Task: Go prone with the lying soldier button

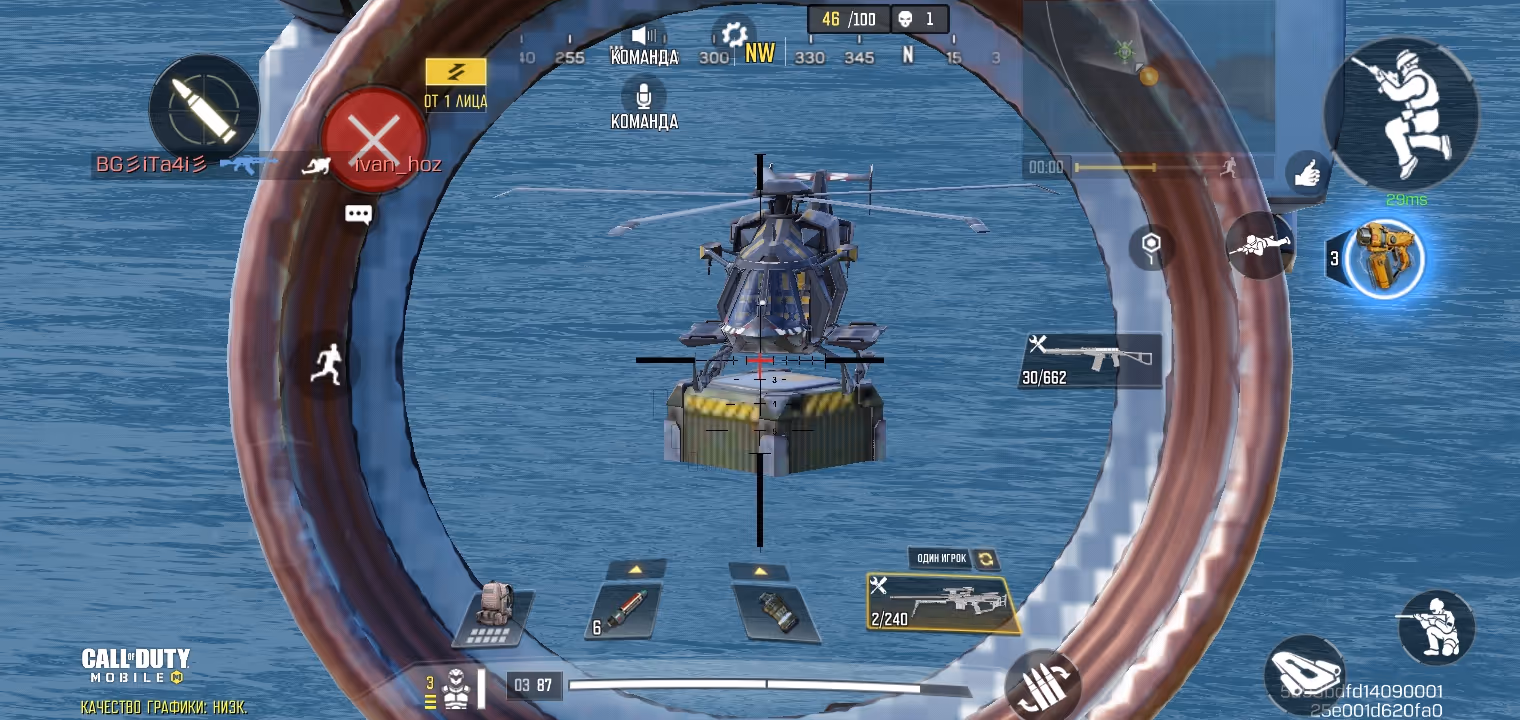Action: (1258, 244)
